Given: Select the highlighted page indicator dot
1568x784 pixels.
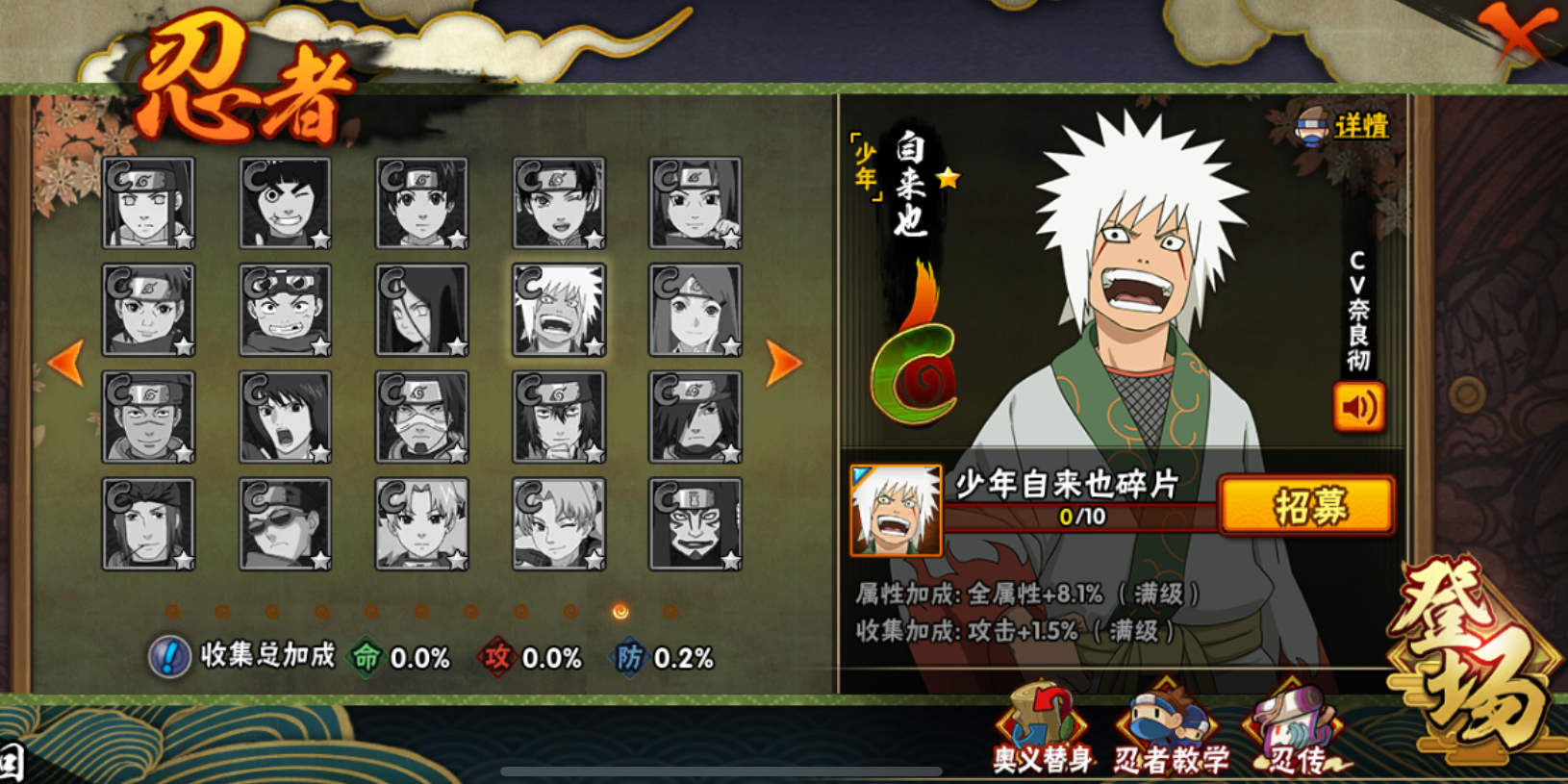Looking at the screenshot, I should coord(620,612).
